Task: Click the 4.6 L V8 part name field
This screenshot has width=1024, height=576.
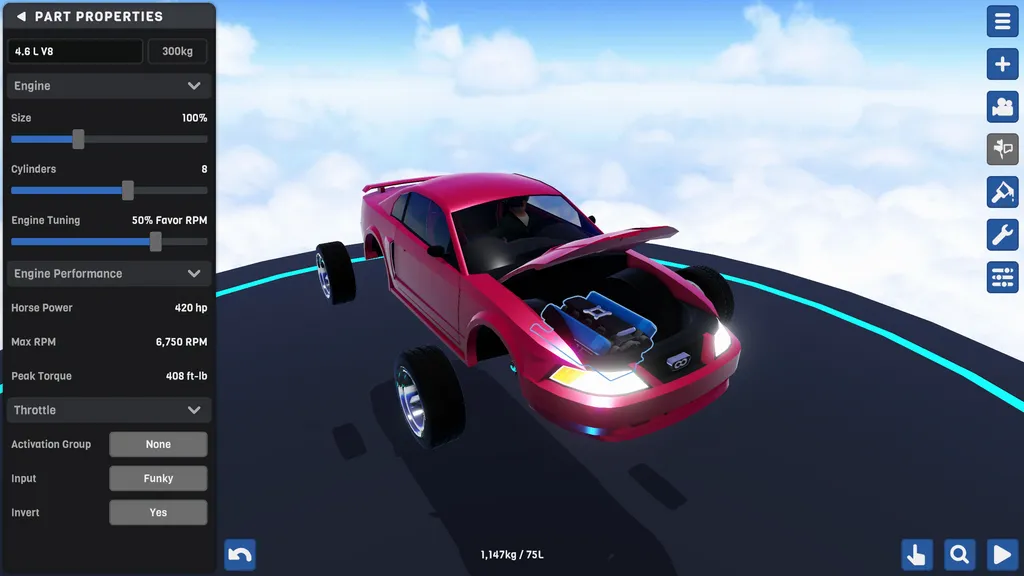Action: coord(76,51)
